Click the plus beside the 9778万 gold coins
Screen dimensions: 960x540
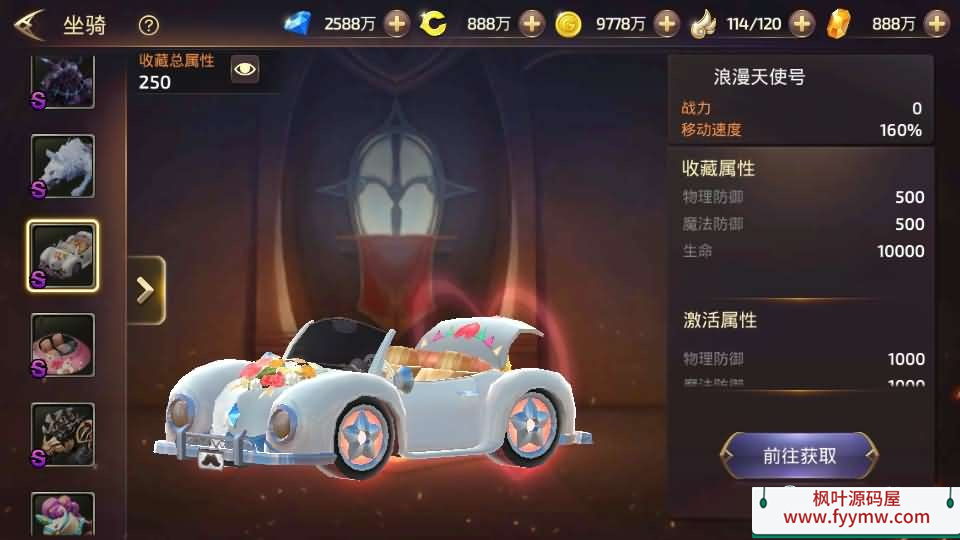pos(667,23)
